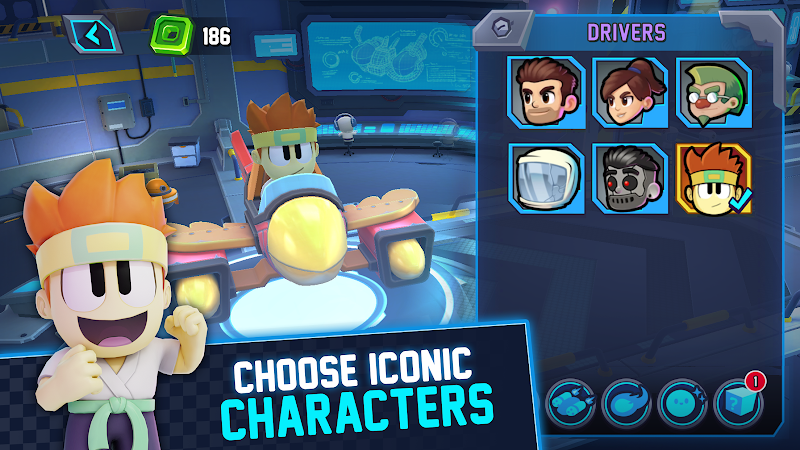Open the twin rocket thrusters icon
Image resolution: width=800 pixels, height=450 pixels.
click(x=572, y=402)
